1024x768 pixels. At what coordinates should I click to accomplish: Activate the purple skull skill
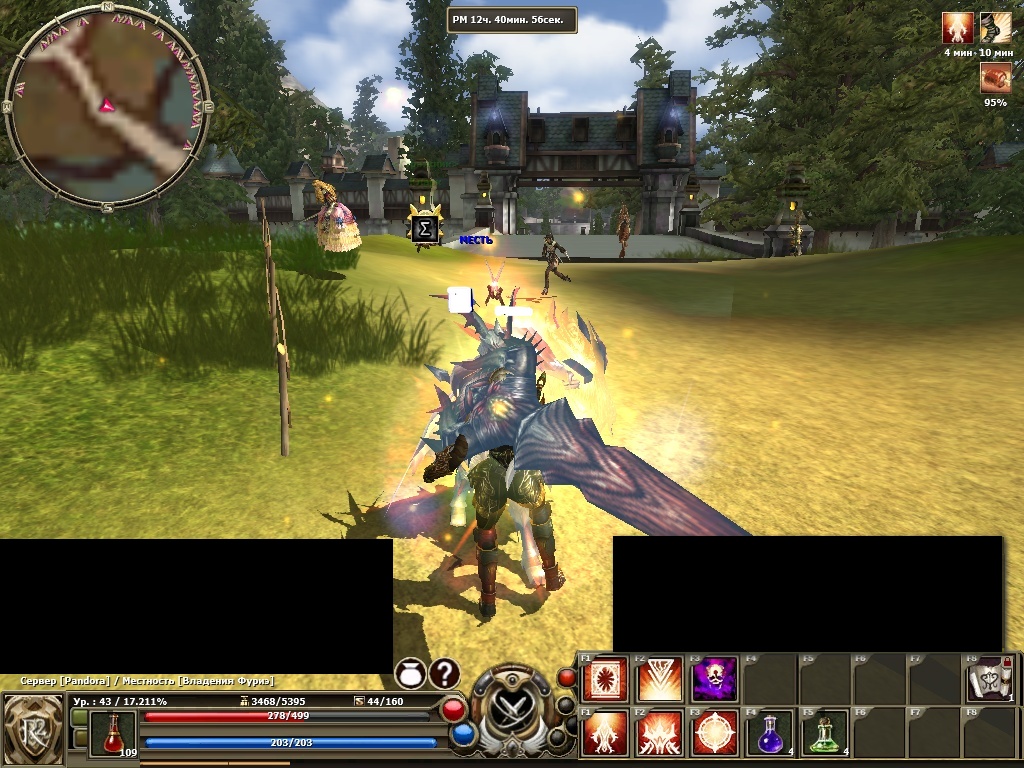(714, 680)
